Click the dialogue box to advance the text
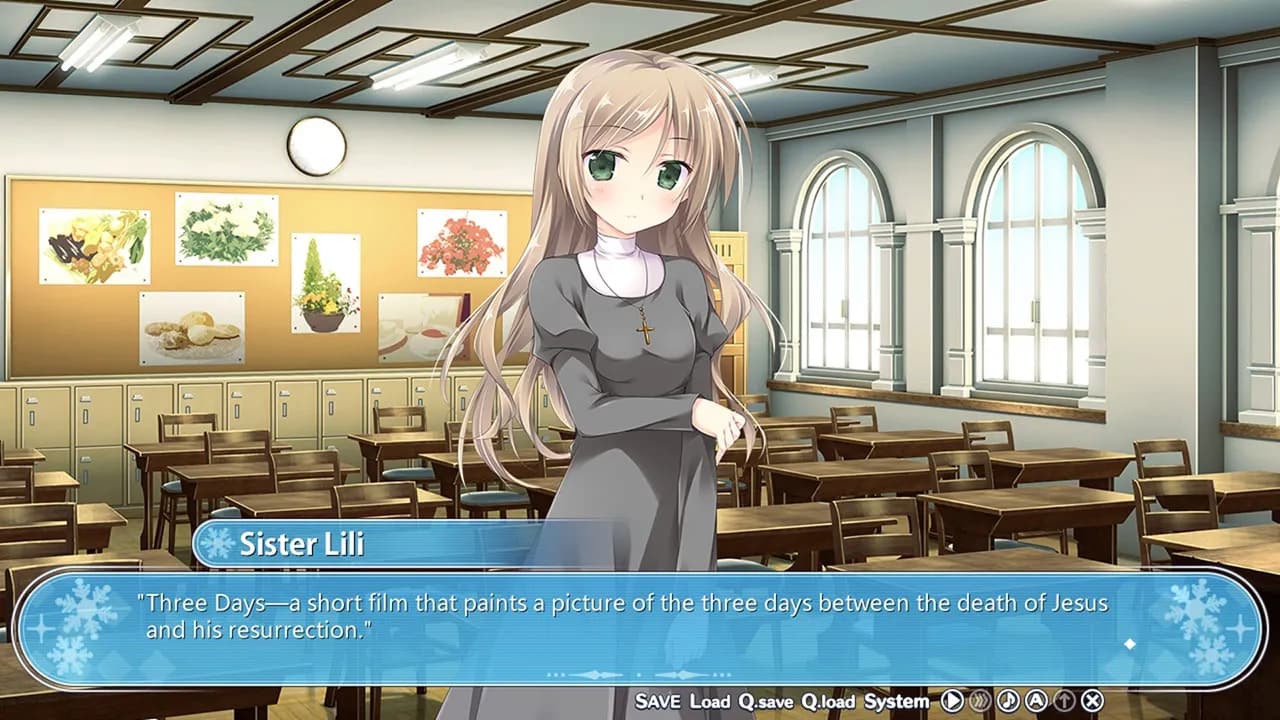The width and height of the screenshot is (1280, 720). coord(640,615)
